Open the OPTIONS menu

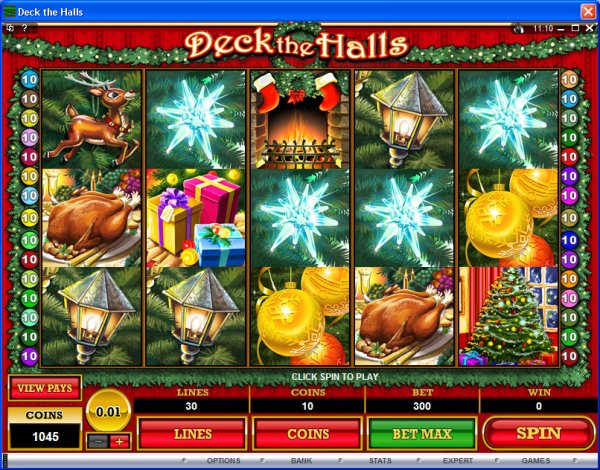click(x=223, y=461)
